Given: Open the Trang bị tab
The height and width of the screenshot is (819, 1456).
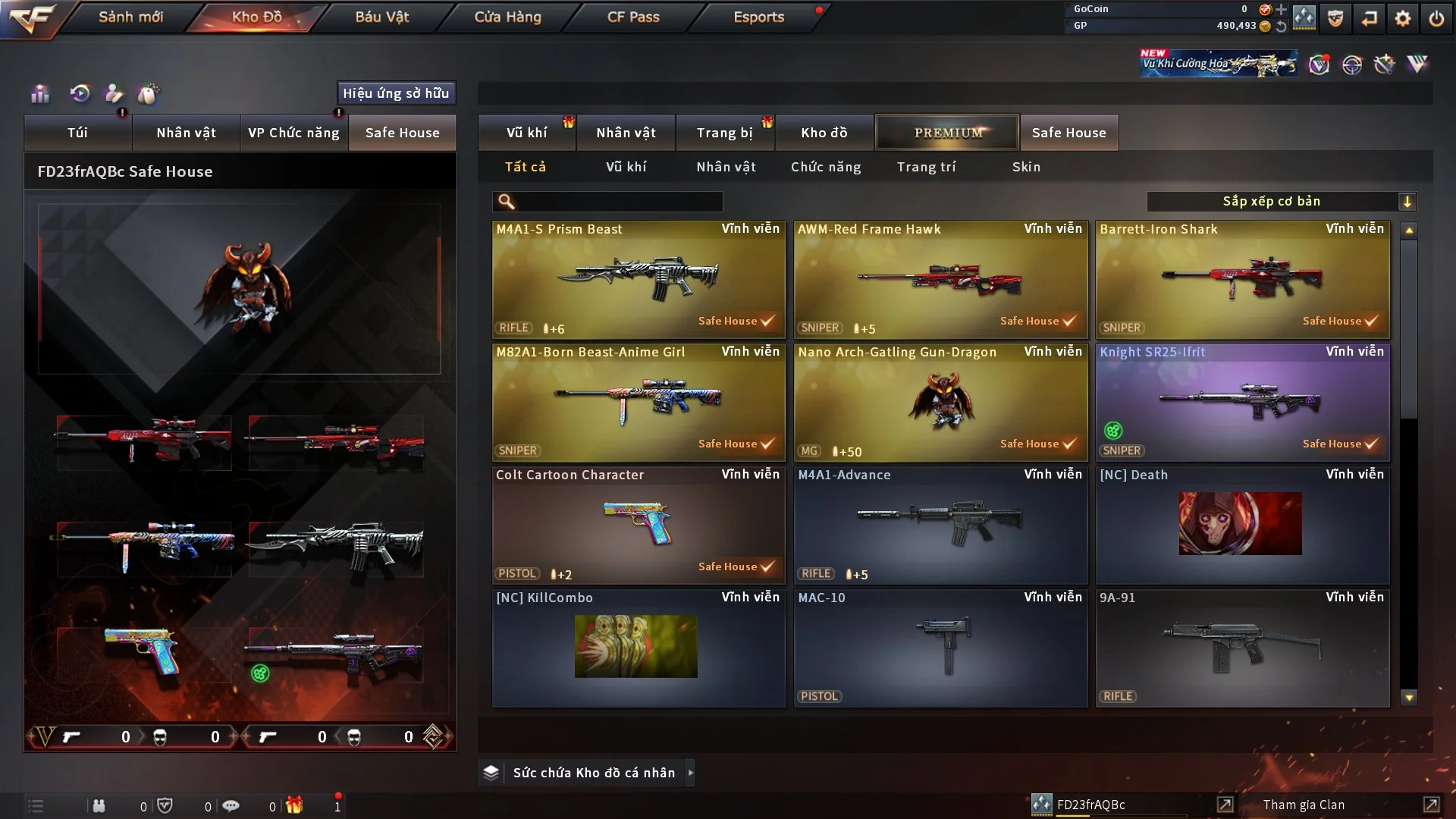Looking at the screenshot, I should pos(724,133).
